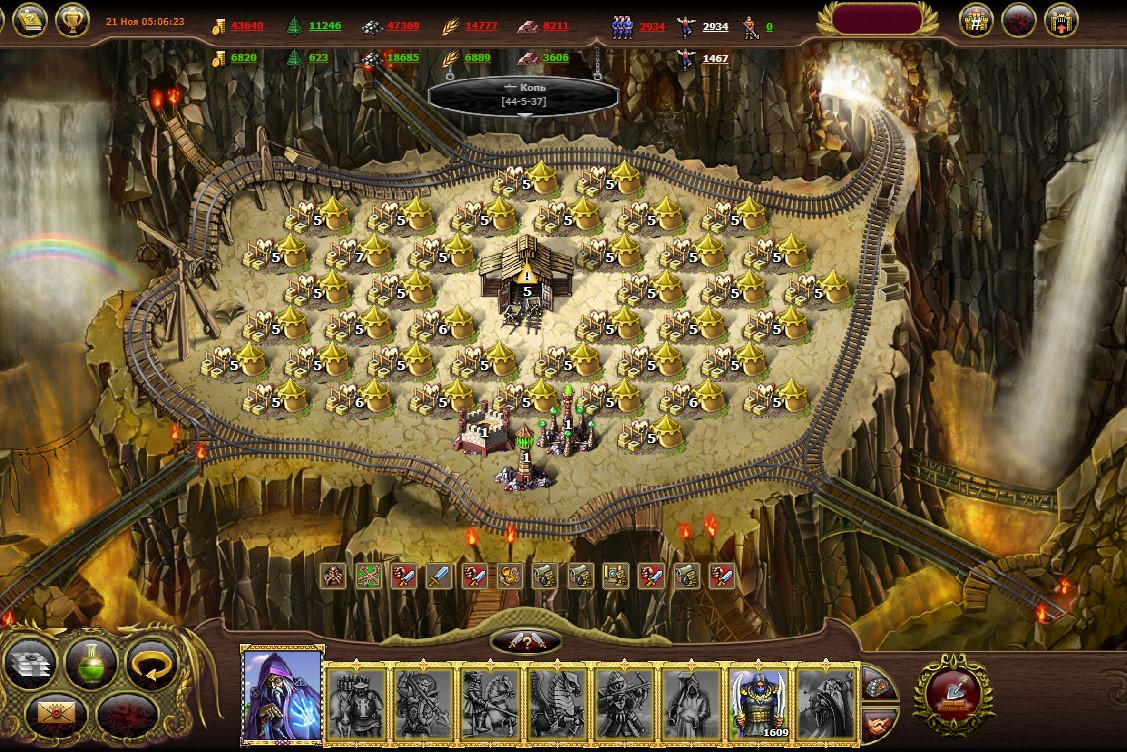Click the hash grid button in top bar
1127x752 pixels.
pyautogui.click(x=976, y=20)
